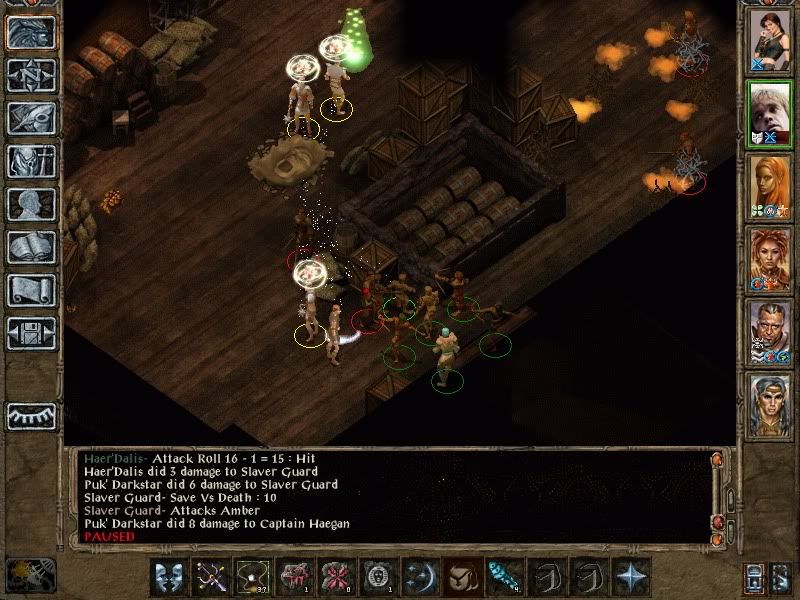Use the blue crystal item slot
800x600 pixels.
(499, 576)
